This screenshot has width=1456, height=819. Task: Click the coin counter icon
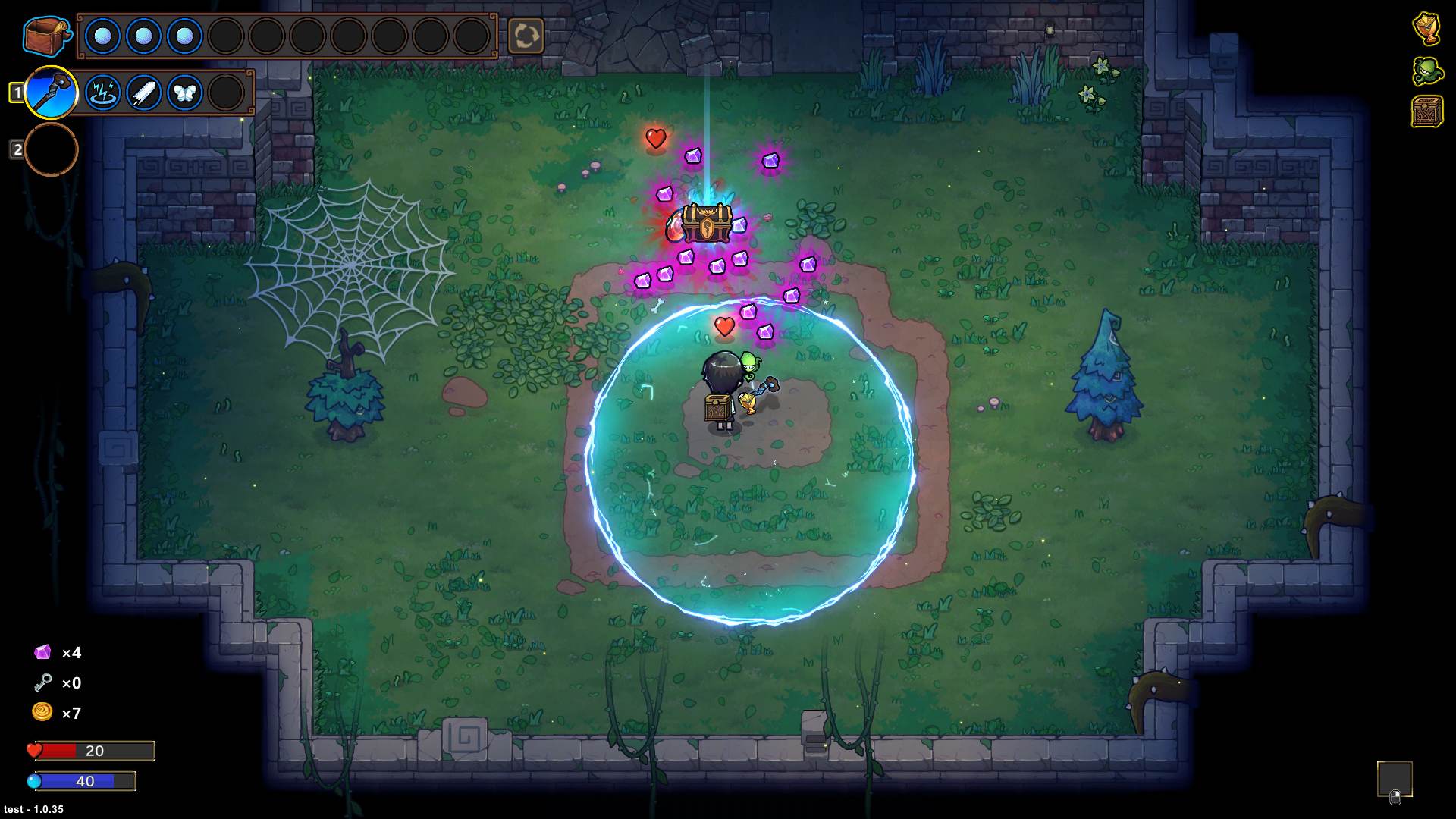point(42,713)
